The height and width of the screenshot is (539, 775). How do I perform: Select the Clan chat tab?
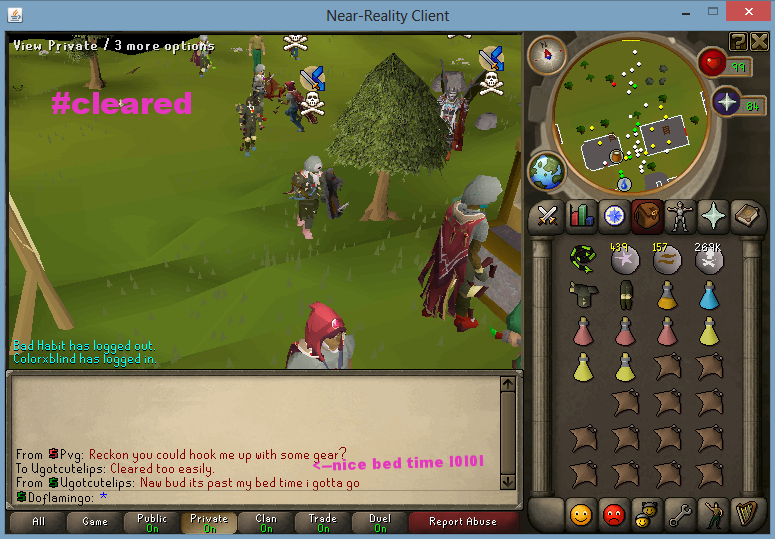click(266, 523)
